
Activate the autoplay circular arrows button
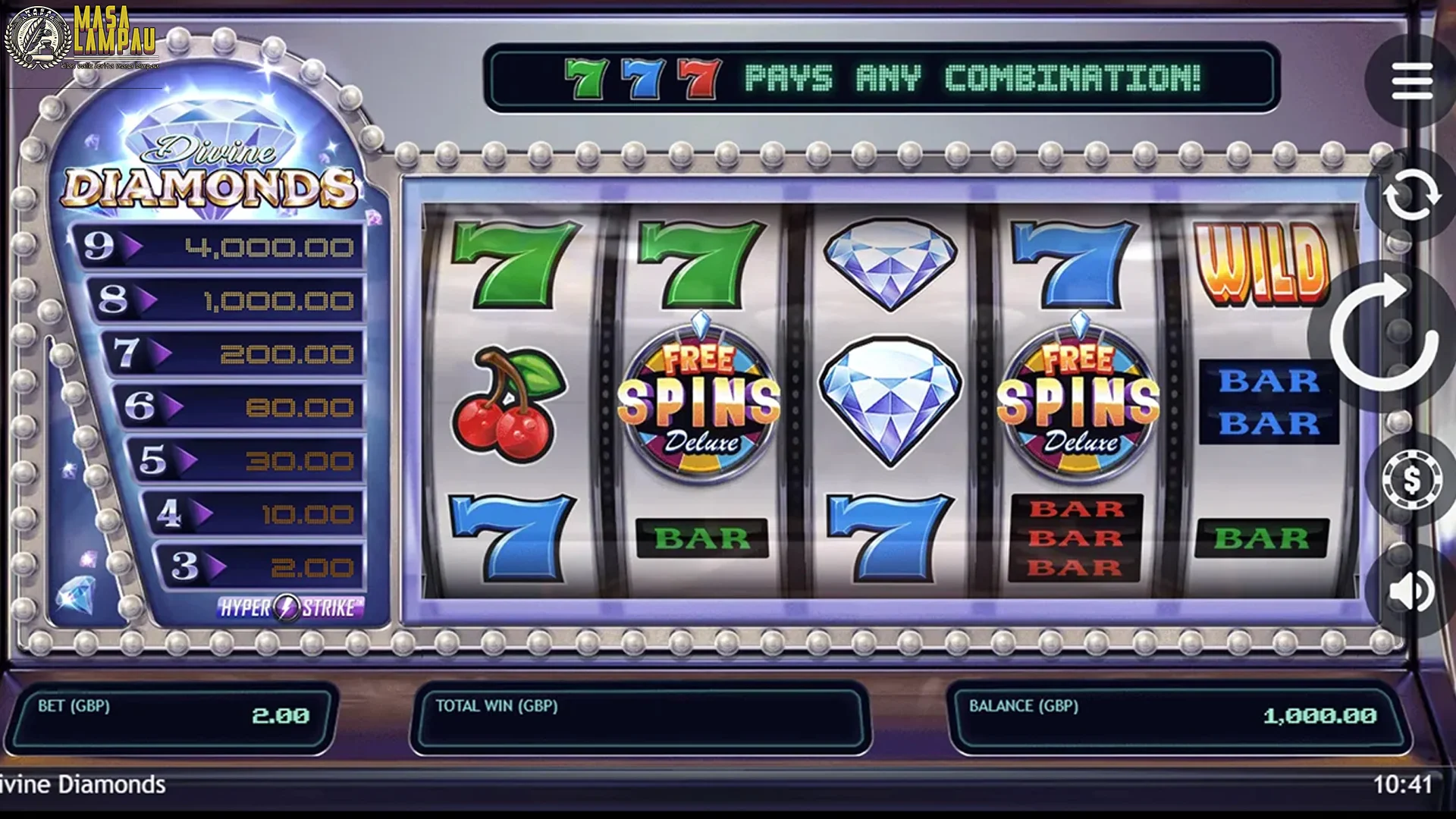click(x=1411, y=196)
